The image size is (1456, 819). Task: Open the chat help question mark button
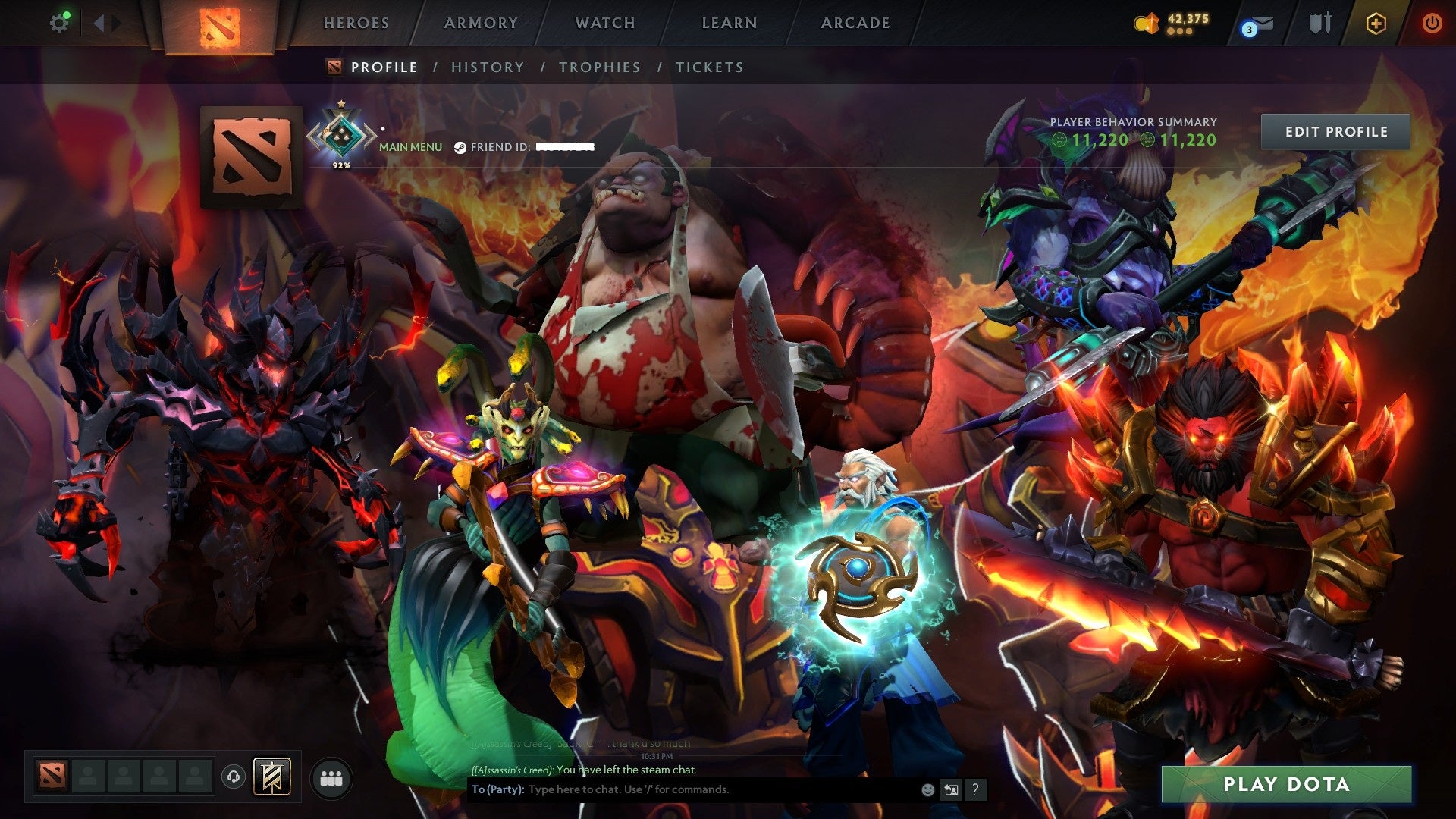[x=974, y=790]
